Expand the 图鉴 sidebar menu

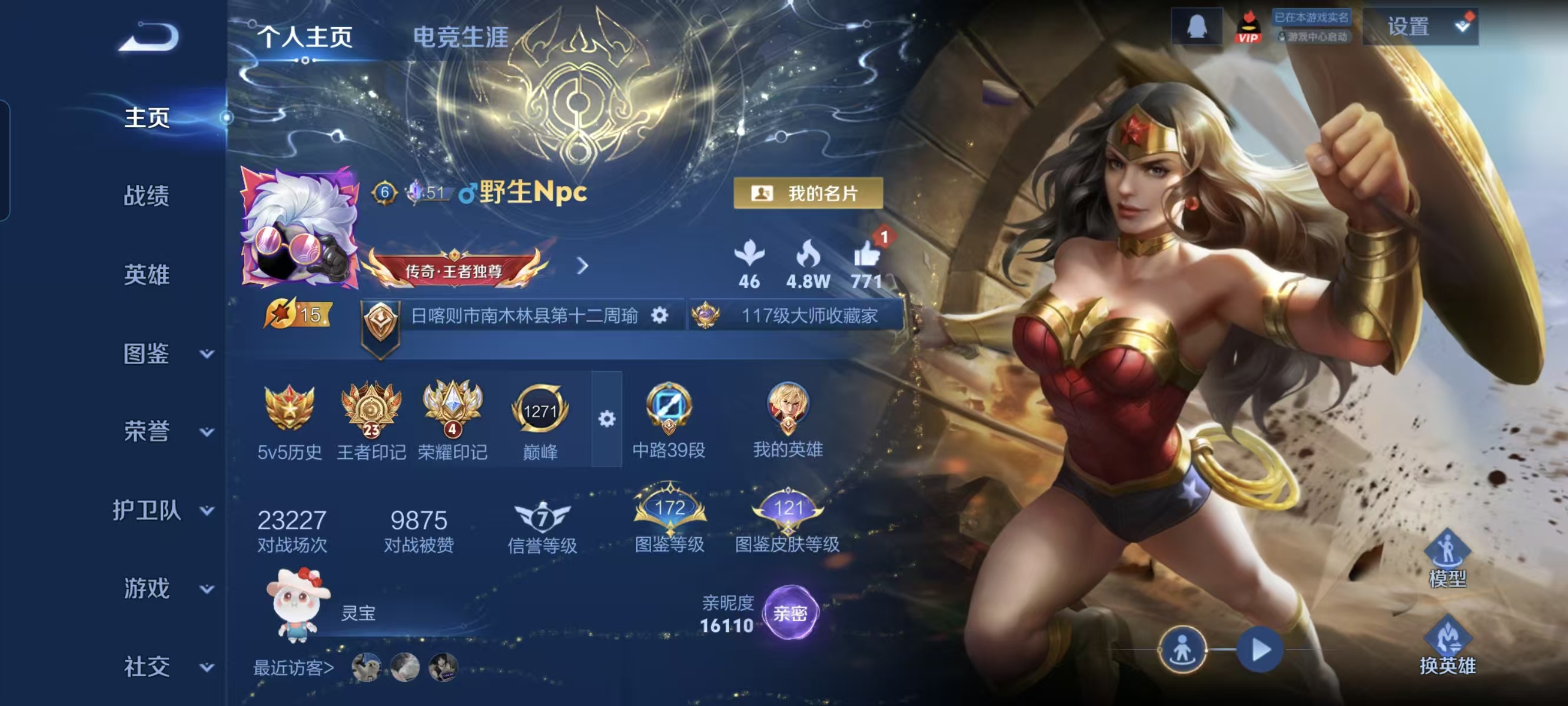[164, 354]
